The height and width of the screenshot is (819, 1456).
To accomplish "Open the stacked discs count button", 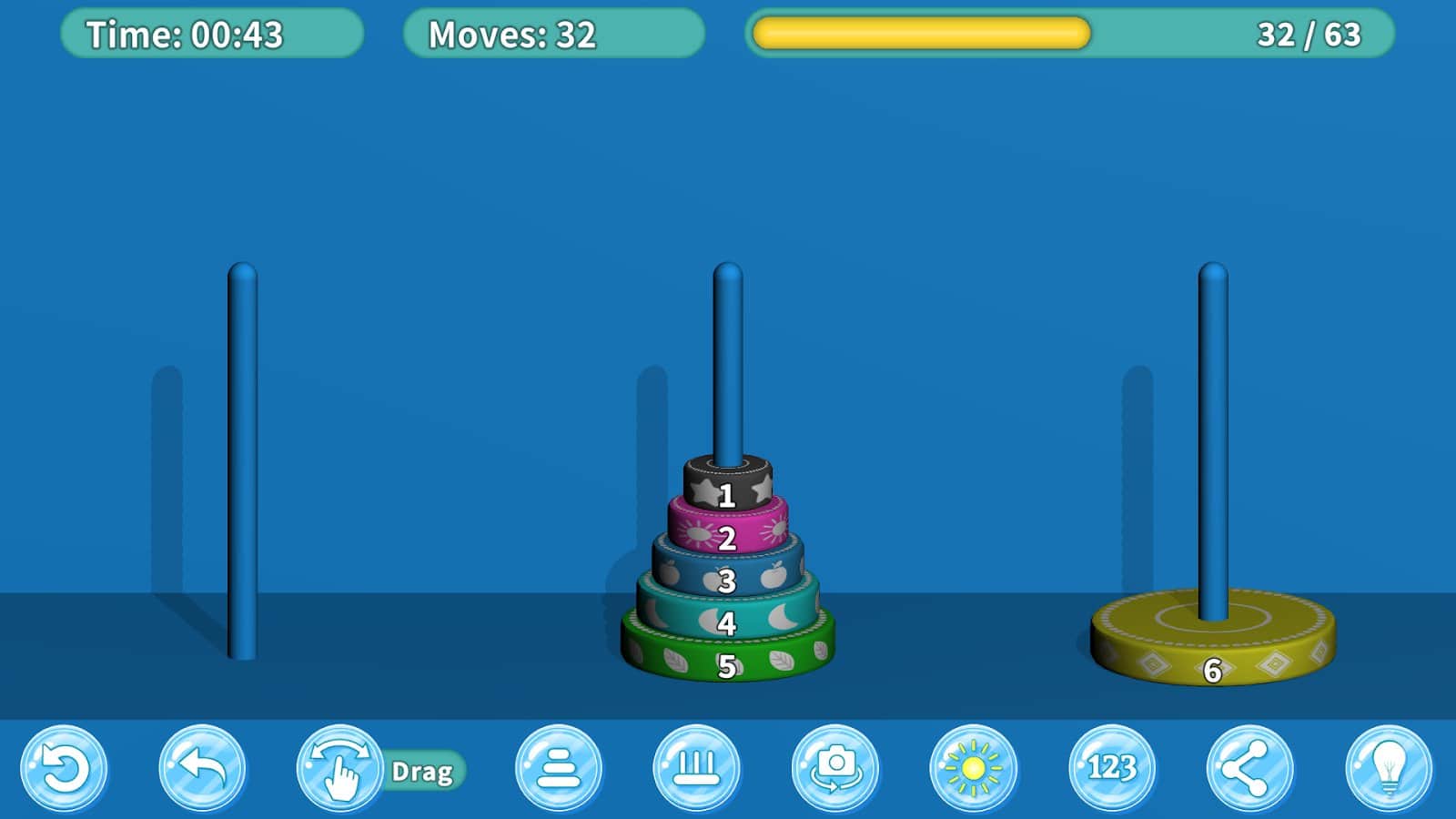I will pos(559,769).
